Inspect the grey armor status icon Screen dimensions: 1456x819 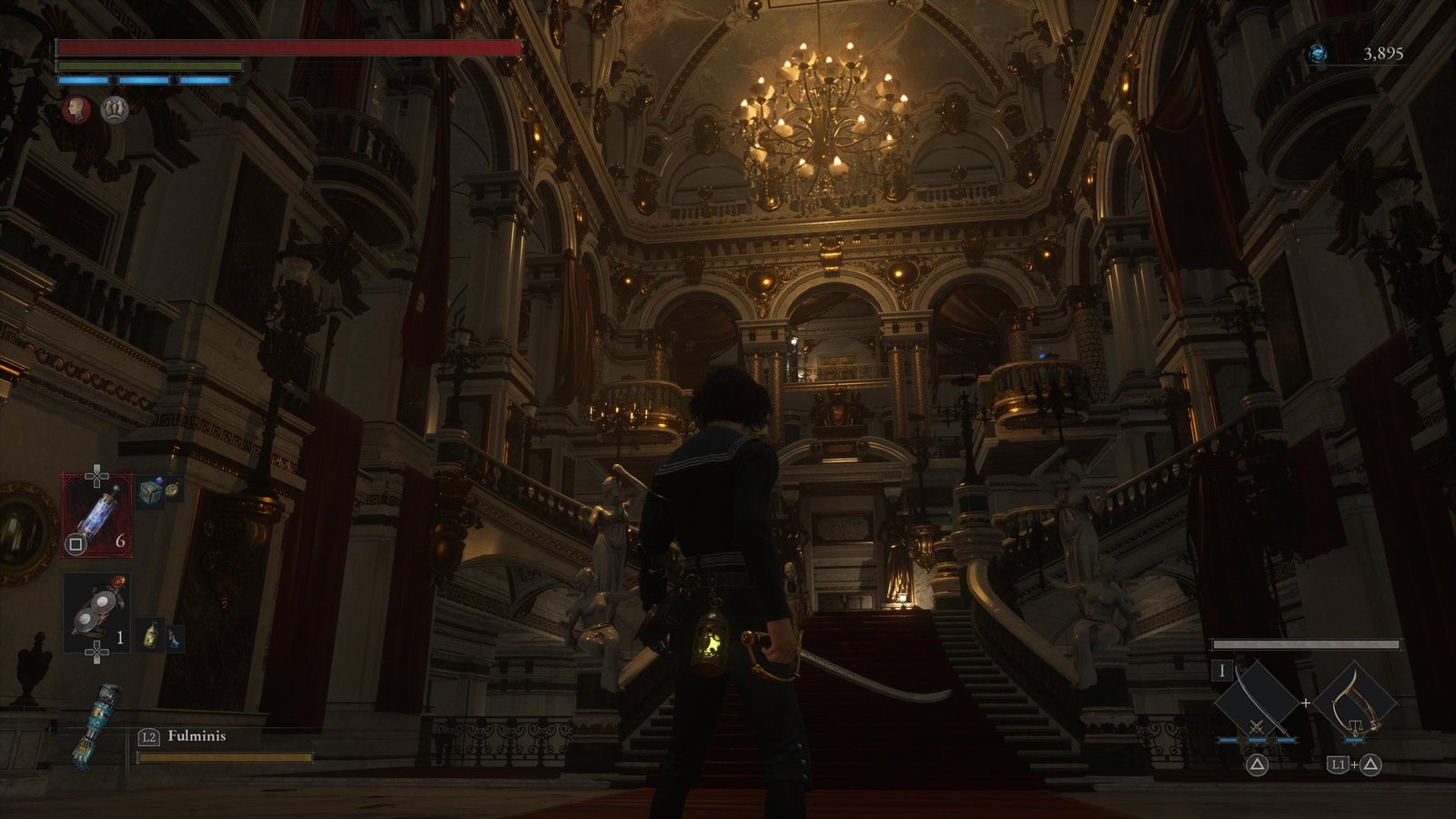click(x=114, y=109)
